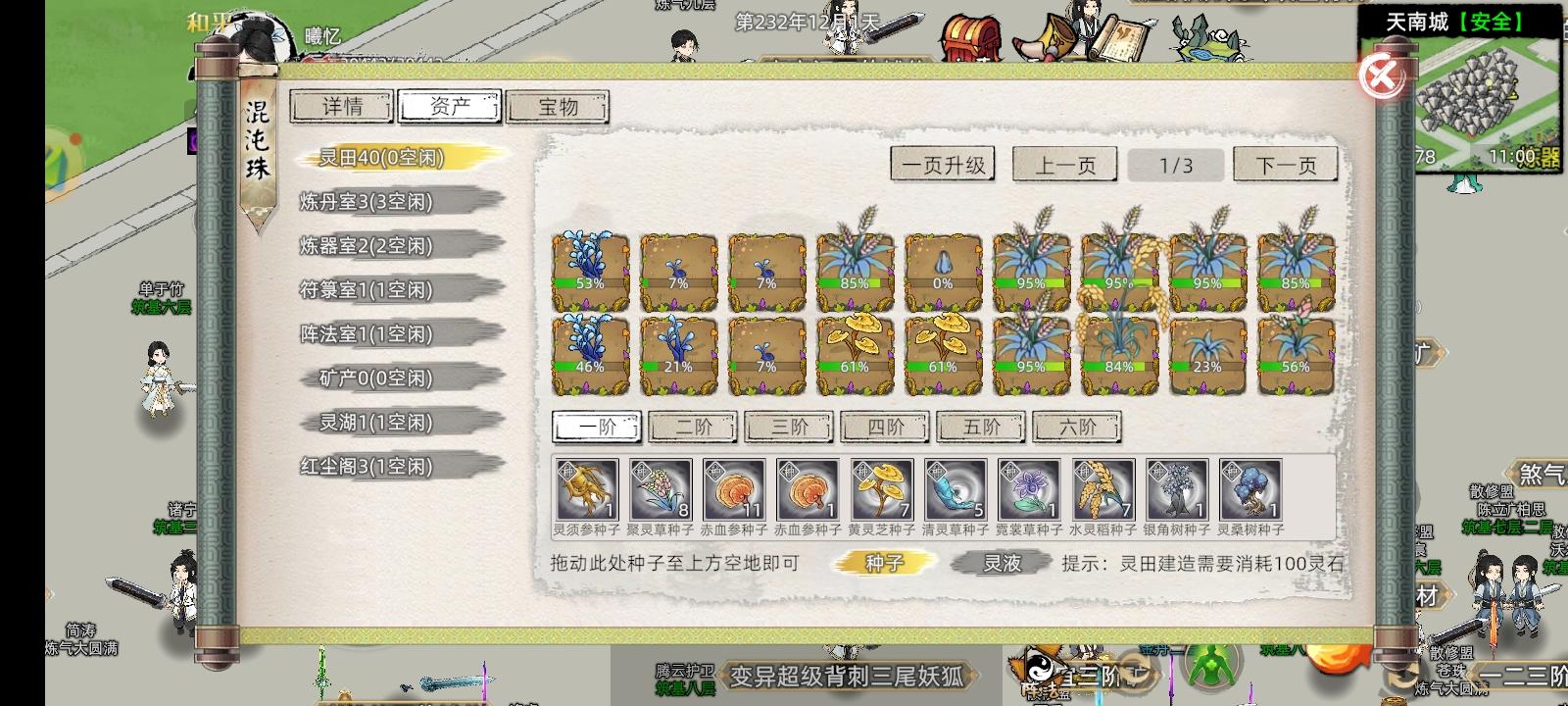
Task: Select the 霓裳草种子 purple flower seed
Action: (1027, 488)
